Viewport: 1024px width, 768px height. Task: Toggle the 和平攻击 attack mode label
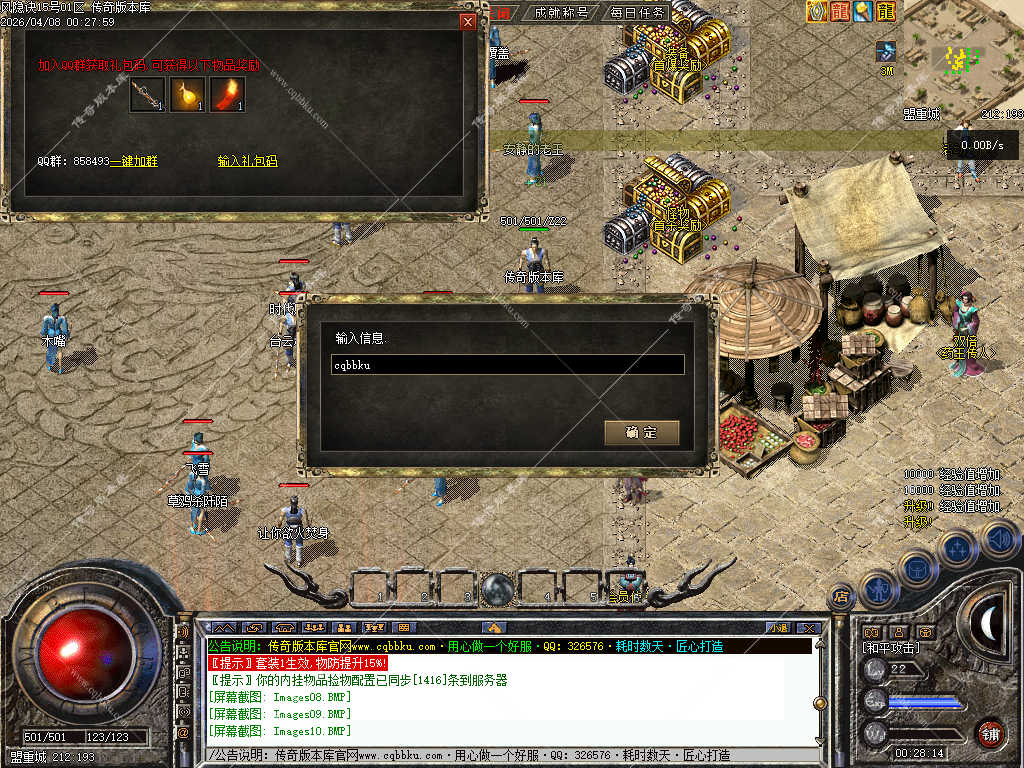click(x=892, y=648)
